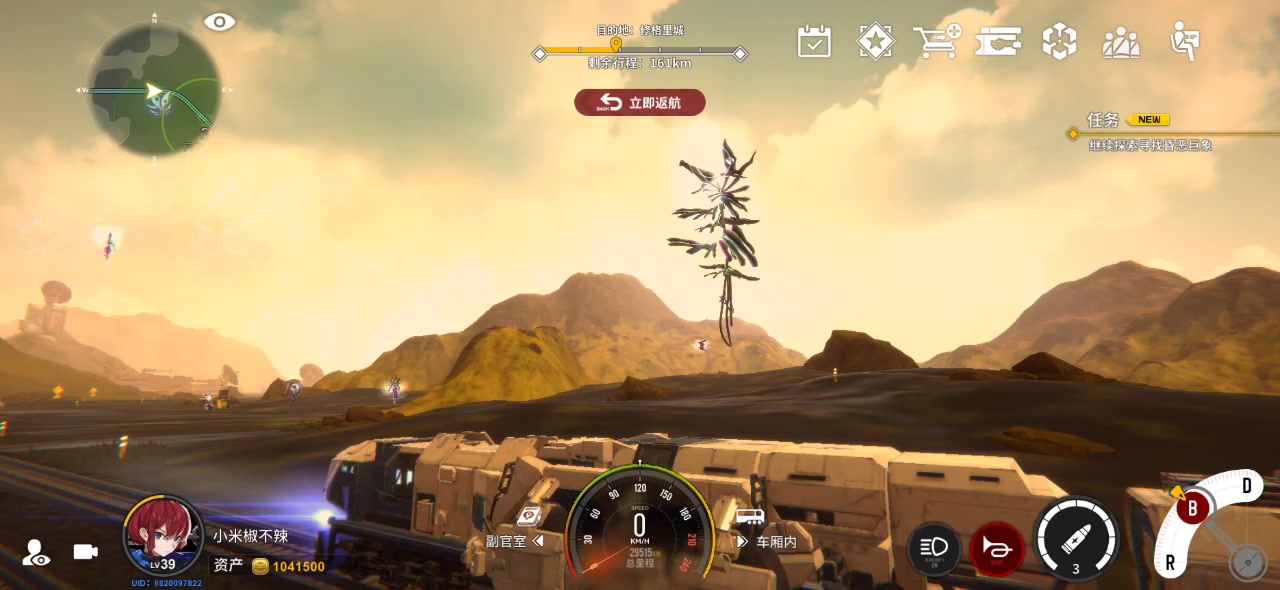Open the seated character icon
Image resolution: width=1280 pixels, height=590 pixels.
coord(1185,42)
